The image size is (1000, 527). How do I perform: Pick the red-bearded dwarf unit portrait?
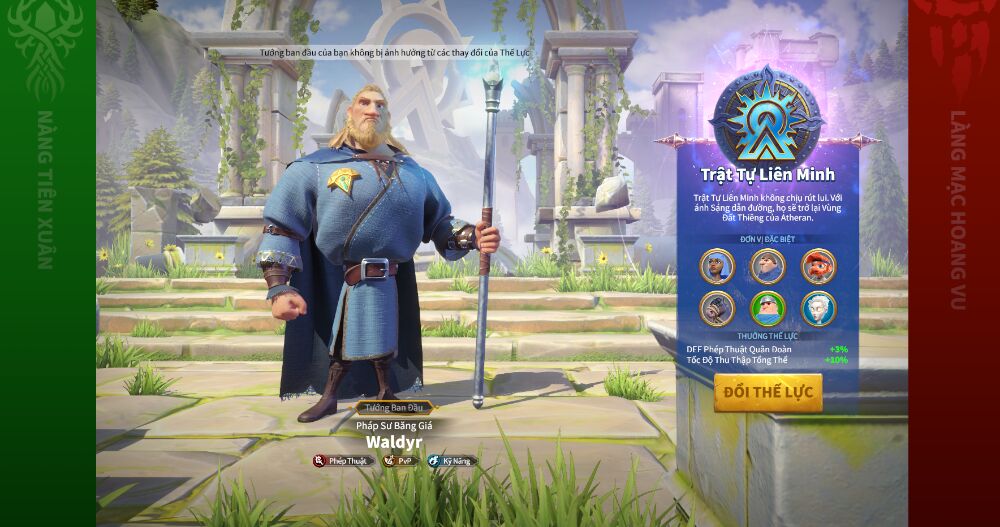818,266
